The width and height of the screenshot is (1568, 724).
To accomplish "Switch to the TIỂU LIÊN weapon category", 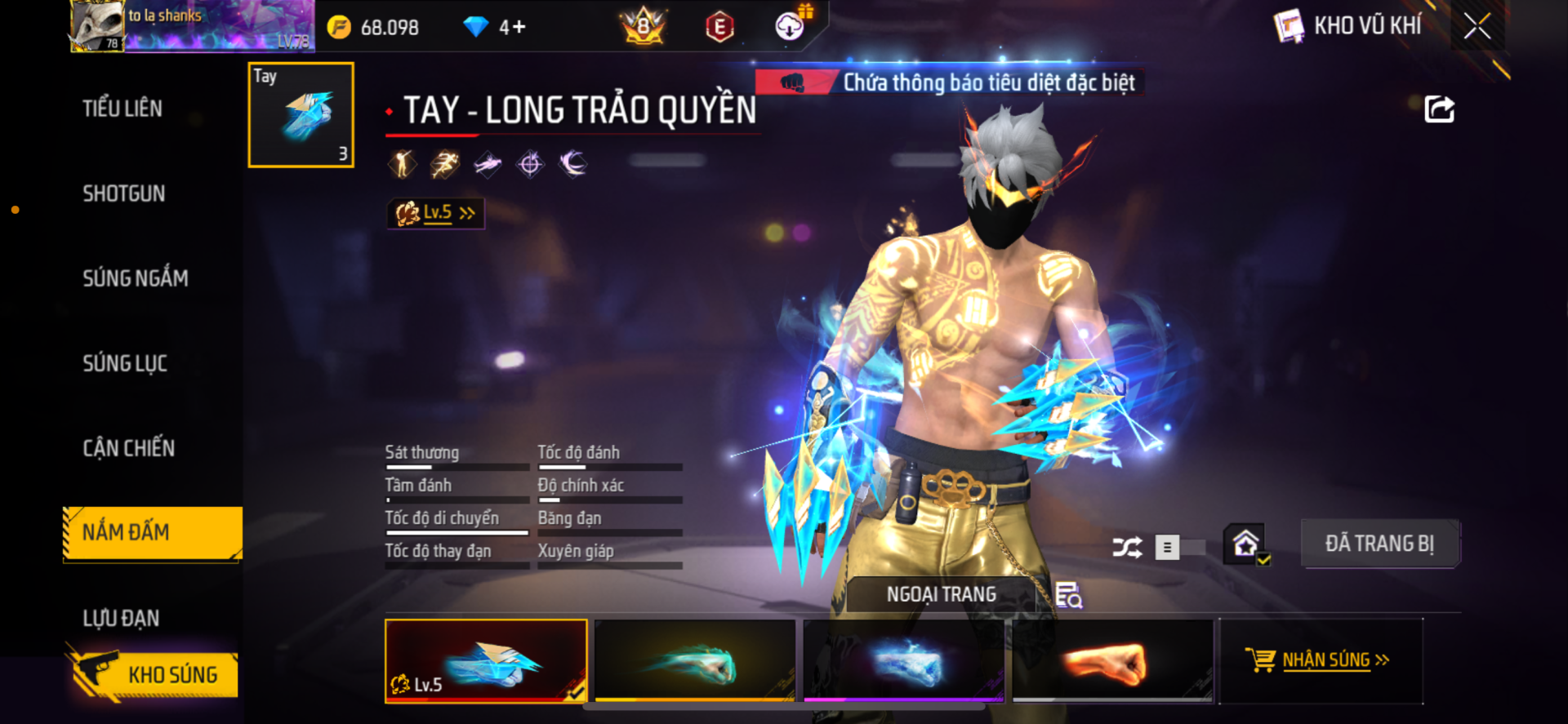I will point(122,109).
